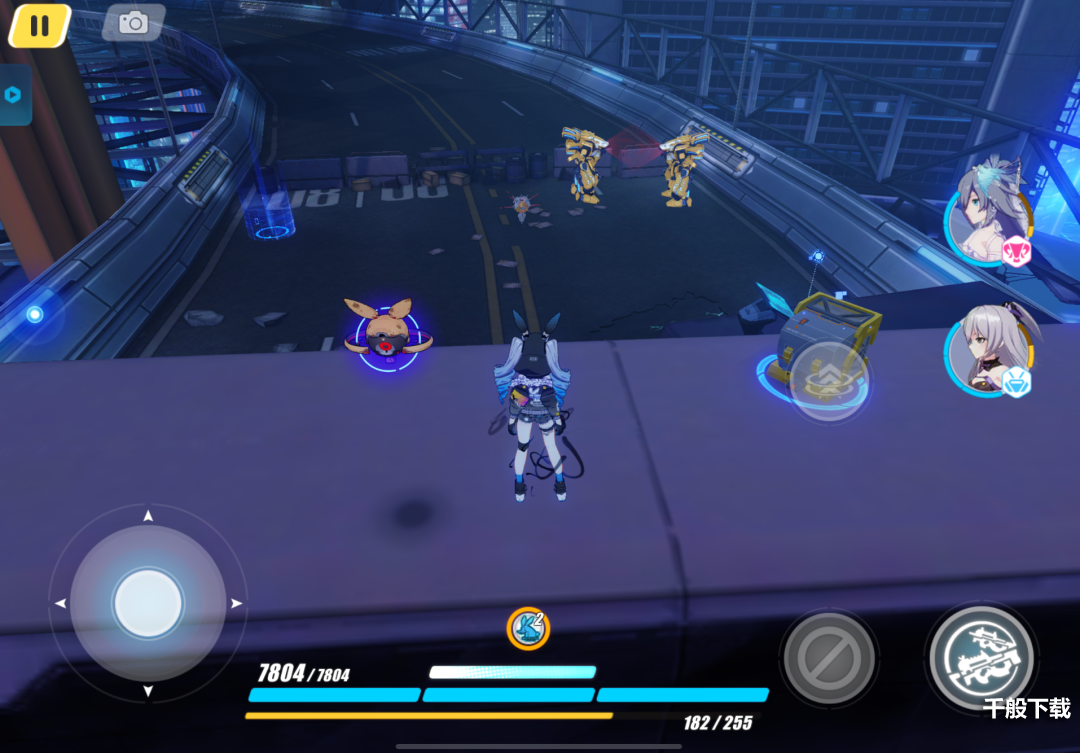Pause the game with the yellow button
The height and width of the screenshot is (753, 1080).
39,26
